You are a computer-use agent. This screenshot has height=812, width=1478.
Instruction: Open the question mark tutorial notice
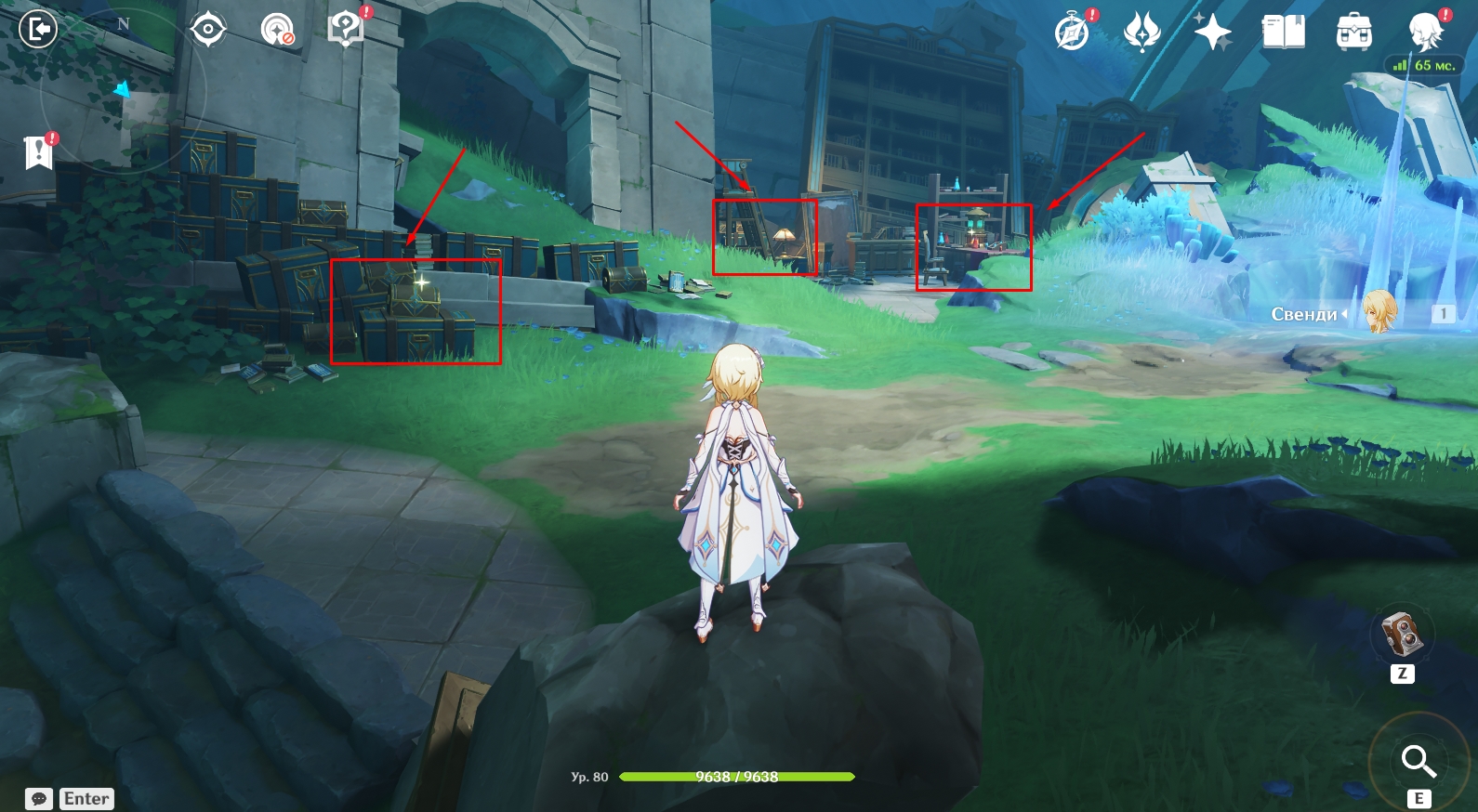[x=346, y=29]
